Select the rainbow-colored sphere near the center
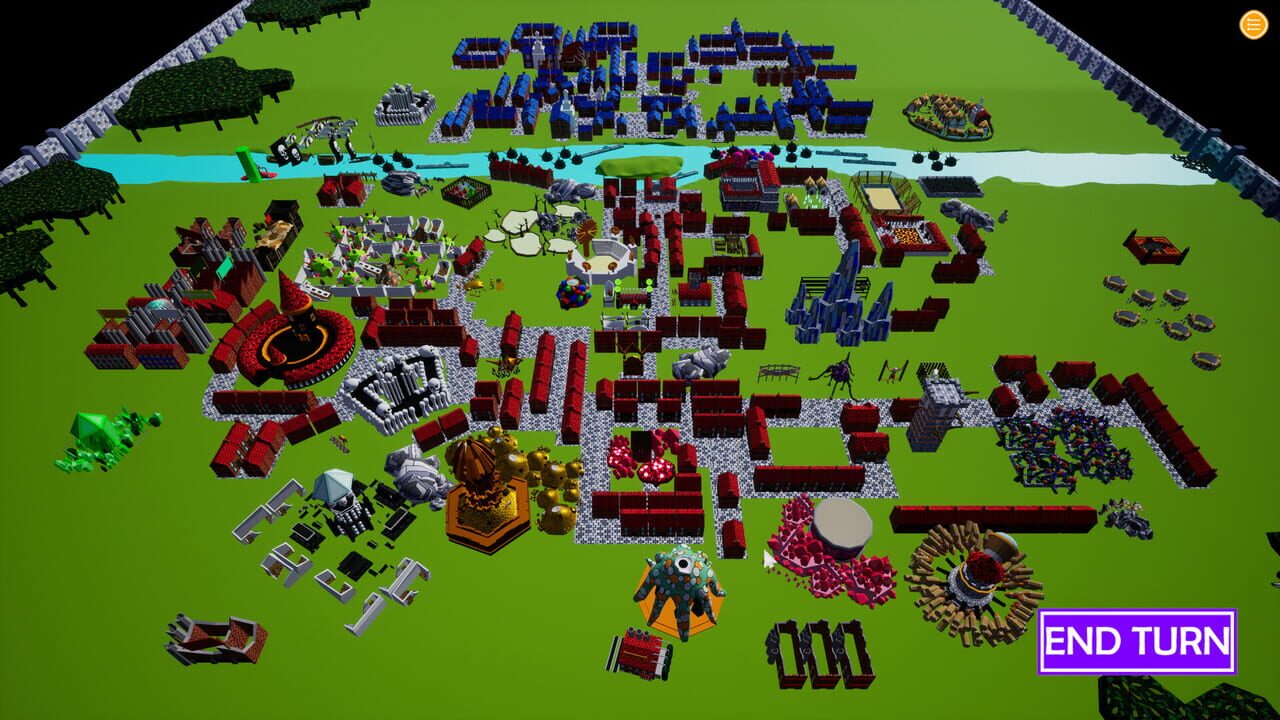The width and height of the screenshot is (1280, 720). [574, 294]
